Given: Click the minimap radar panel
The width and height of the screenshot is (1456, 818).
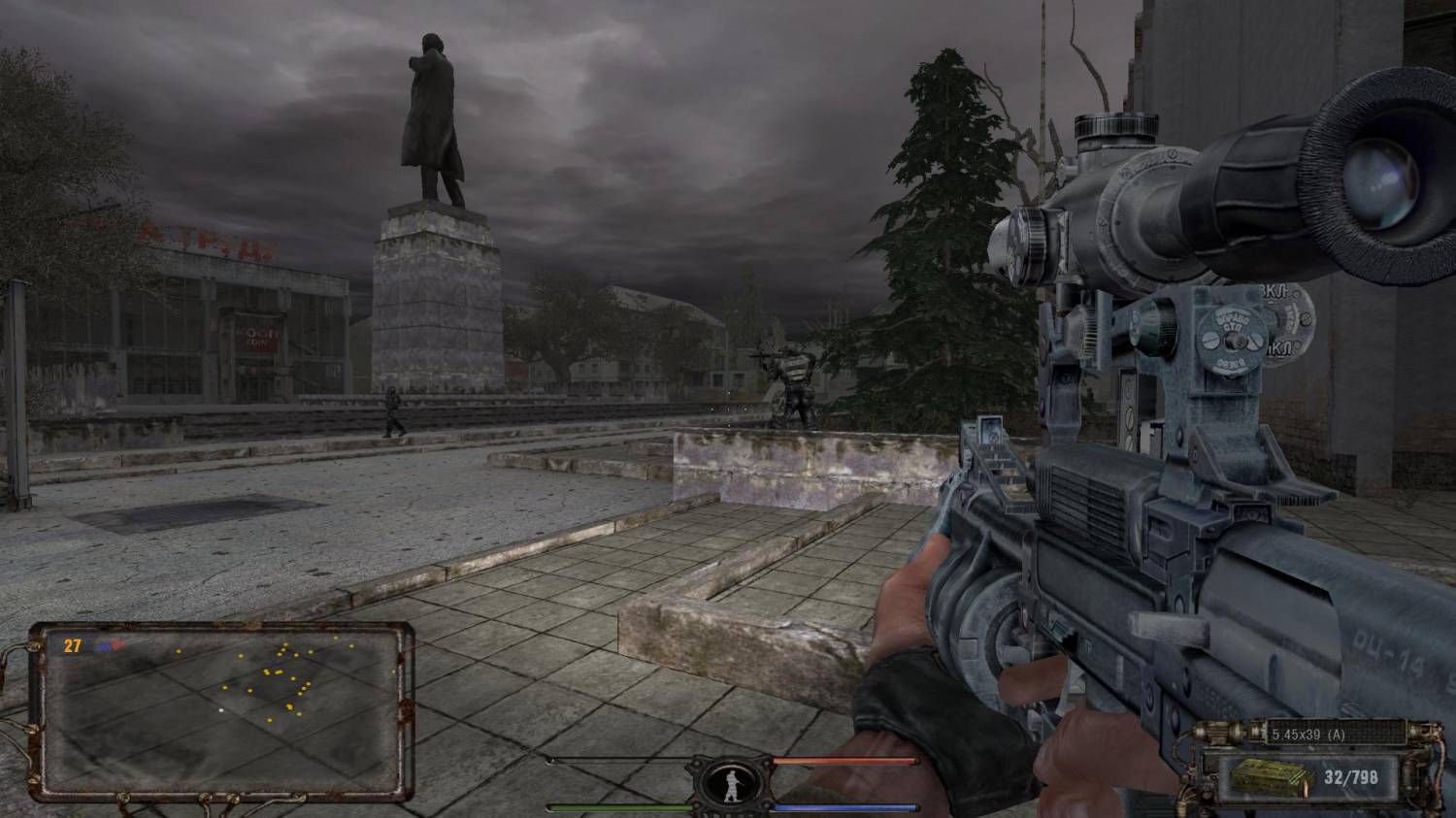Looking at the screenshot, I should tap(221, 707).
